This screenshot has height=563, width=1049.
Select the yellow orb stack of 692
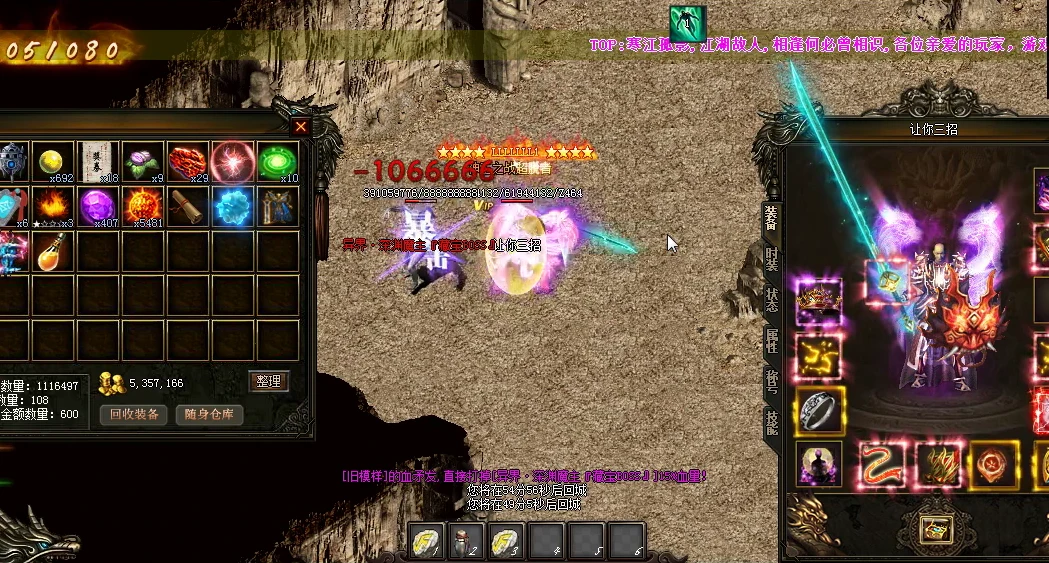coord(53,162)
